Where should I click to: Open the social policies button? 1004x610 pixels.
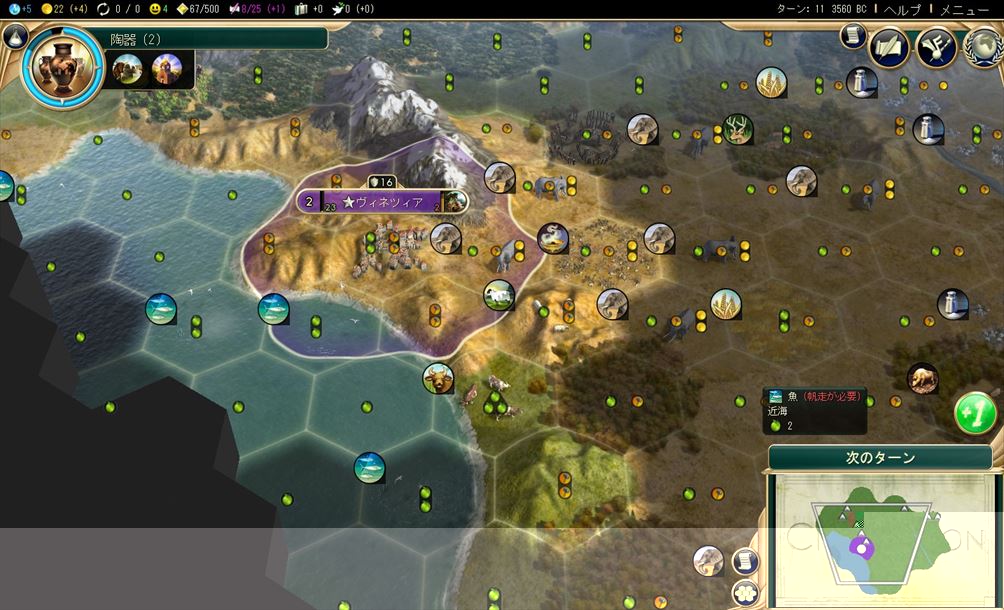click(x=888, y=47)
